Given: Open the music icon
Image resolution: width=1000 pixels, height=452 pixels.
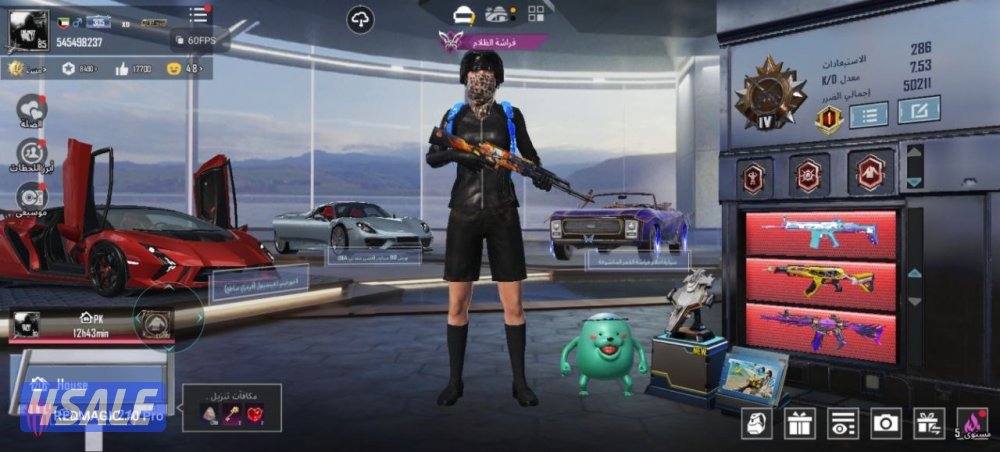Looking at the screenshot, I should coord(32,197).
